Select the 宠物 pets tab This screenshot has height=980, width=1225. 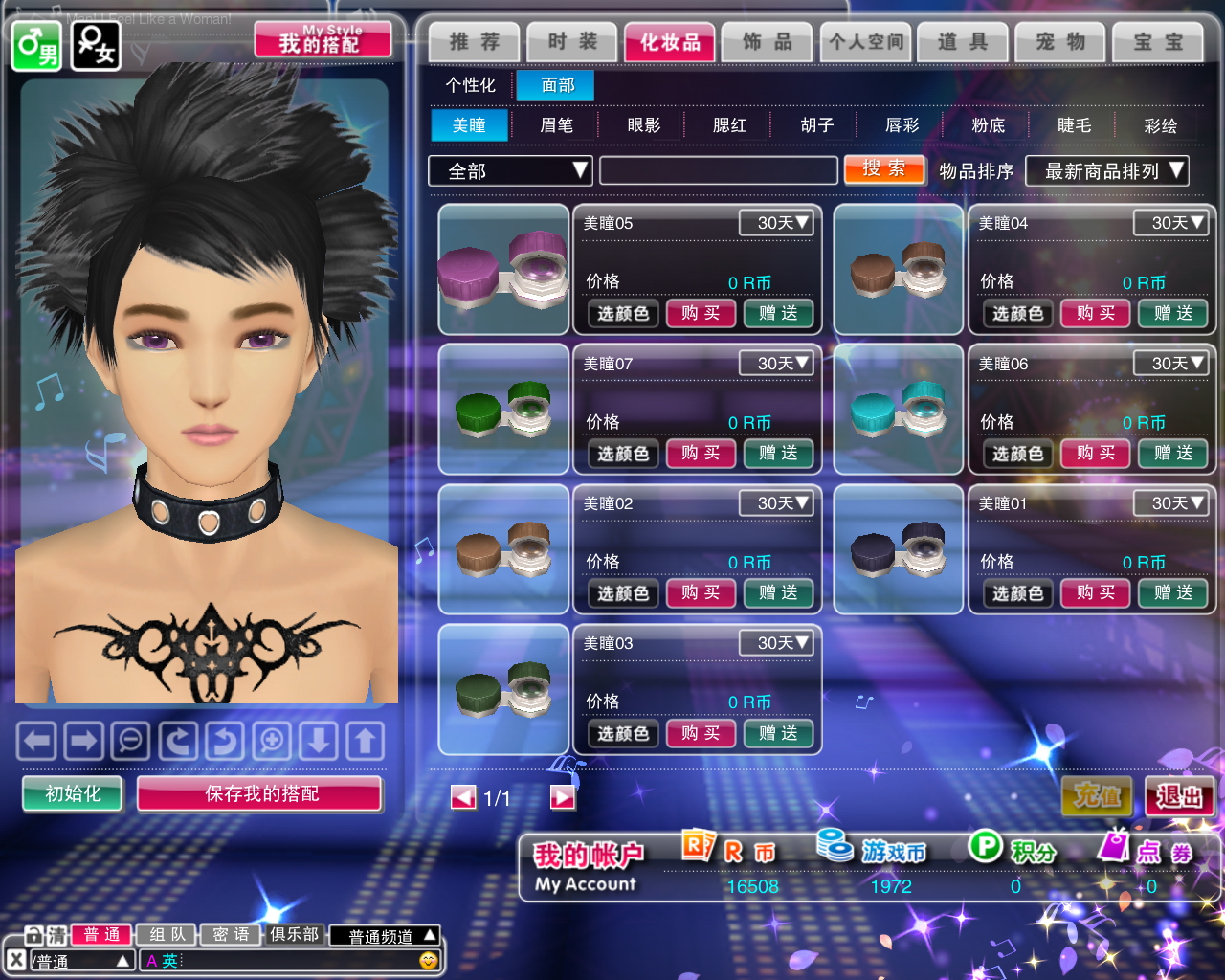tap(1060, 42)
